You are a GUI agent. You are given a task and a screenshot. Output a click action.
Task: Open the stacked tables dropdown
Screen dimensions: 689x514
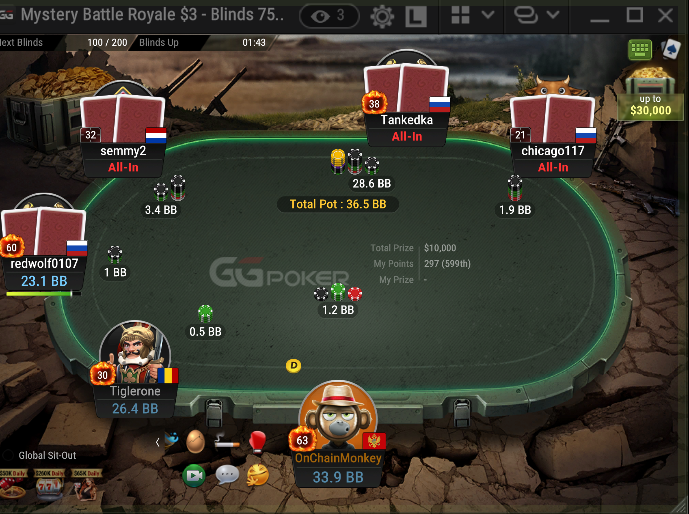pos(536,16)
